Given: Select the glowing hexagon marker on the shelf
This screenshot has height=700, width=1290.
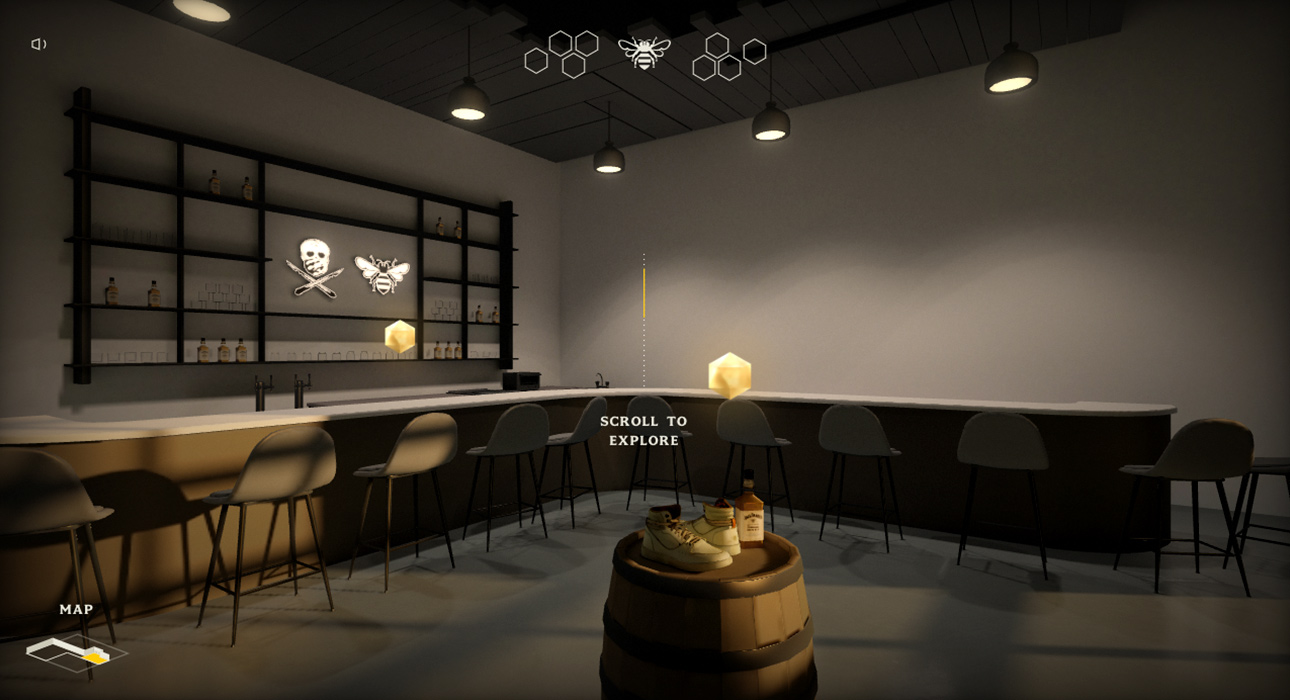Looking at the screenshot, I should [x=400, y=336].
